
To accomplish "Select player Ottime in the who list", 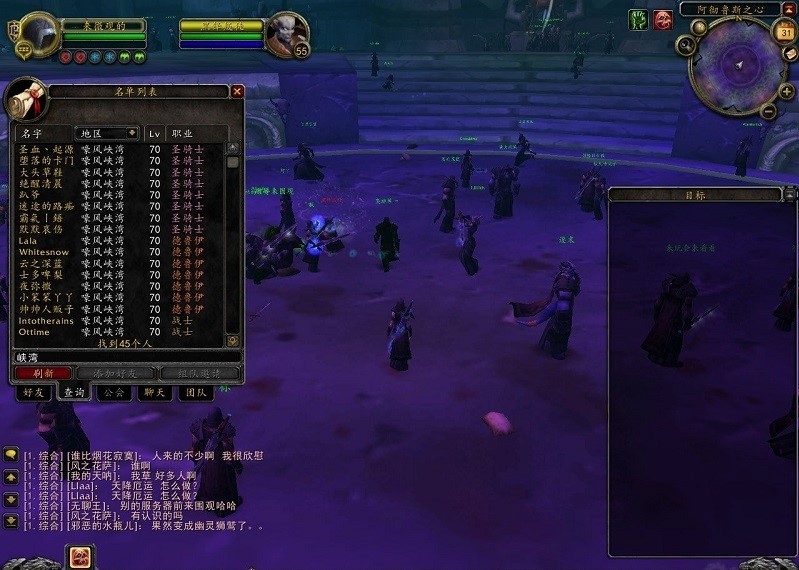I will pyautogui.click(x=34, y=331).
